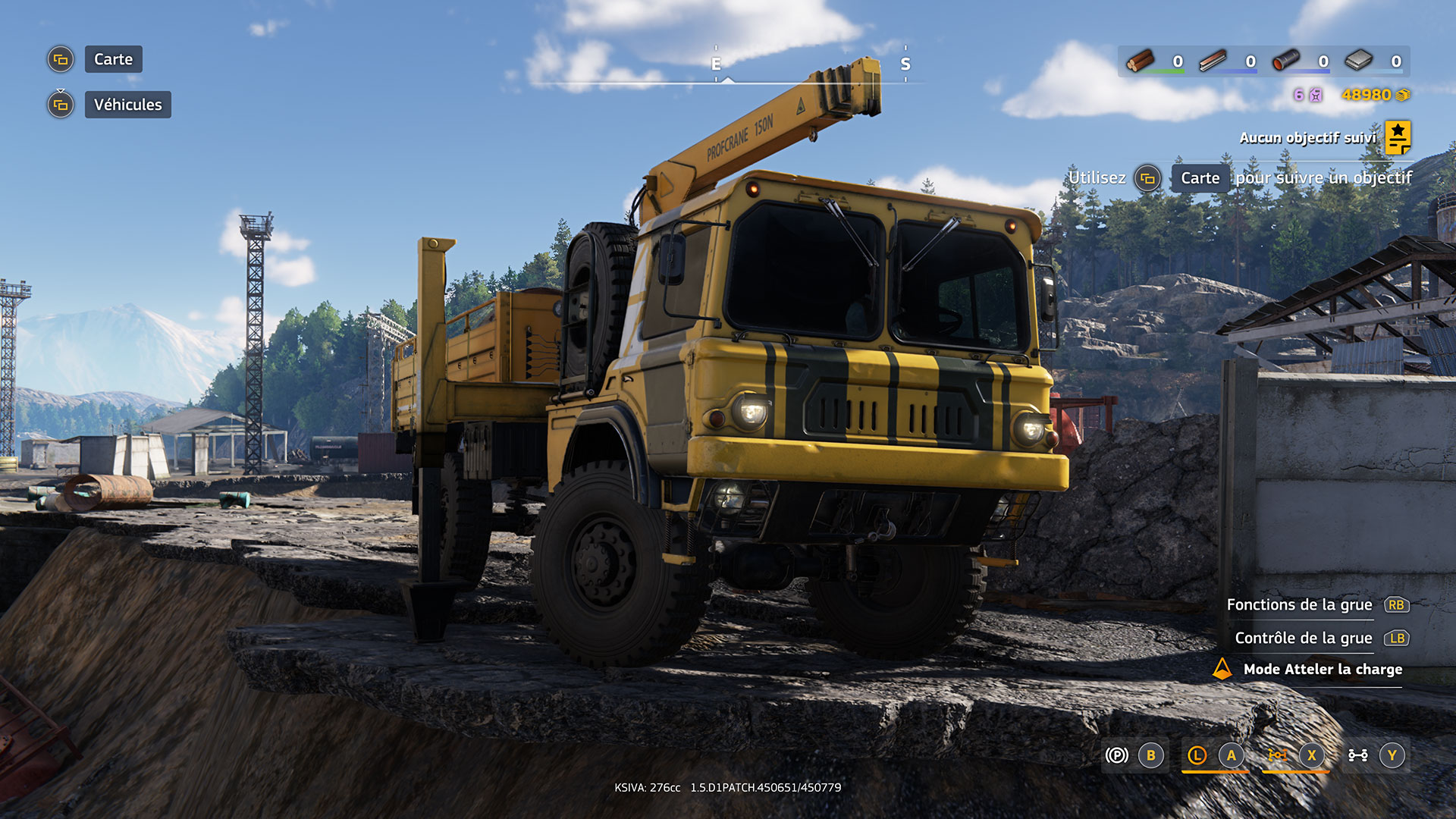
Task: Open the Véhicules list
Action: click(x=127, y=105)
